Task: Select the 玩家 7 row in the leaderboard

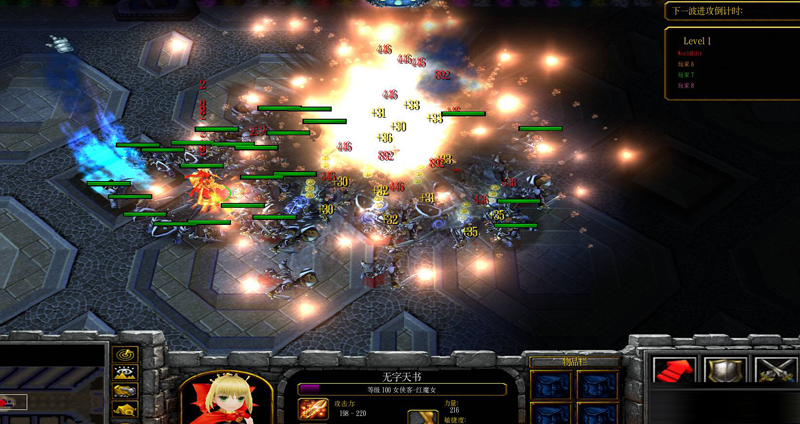Action: tap(685, 75)
